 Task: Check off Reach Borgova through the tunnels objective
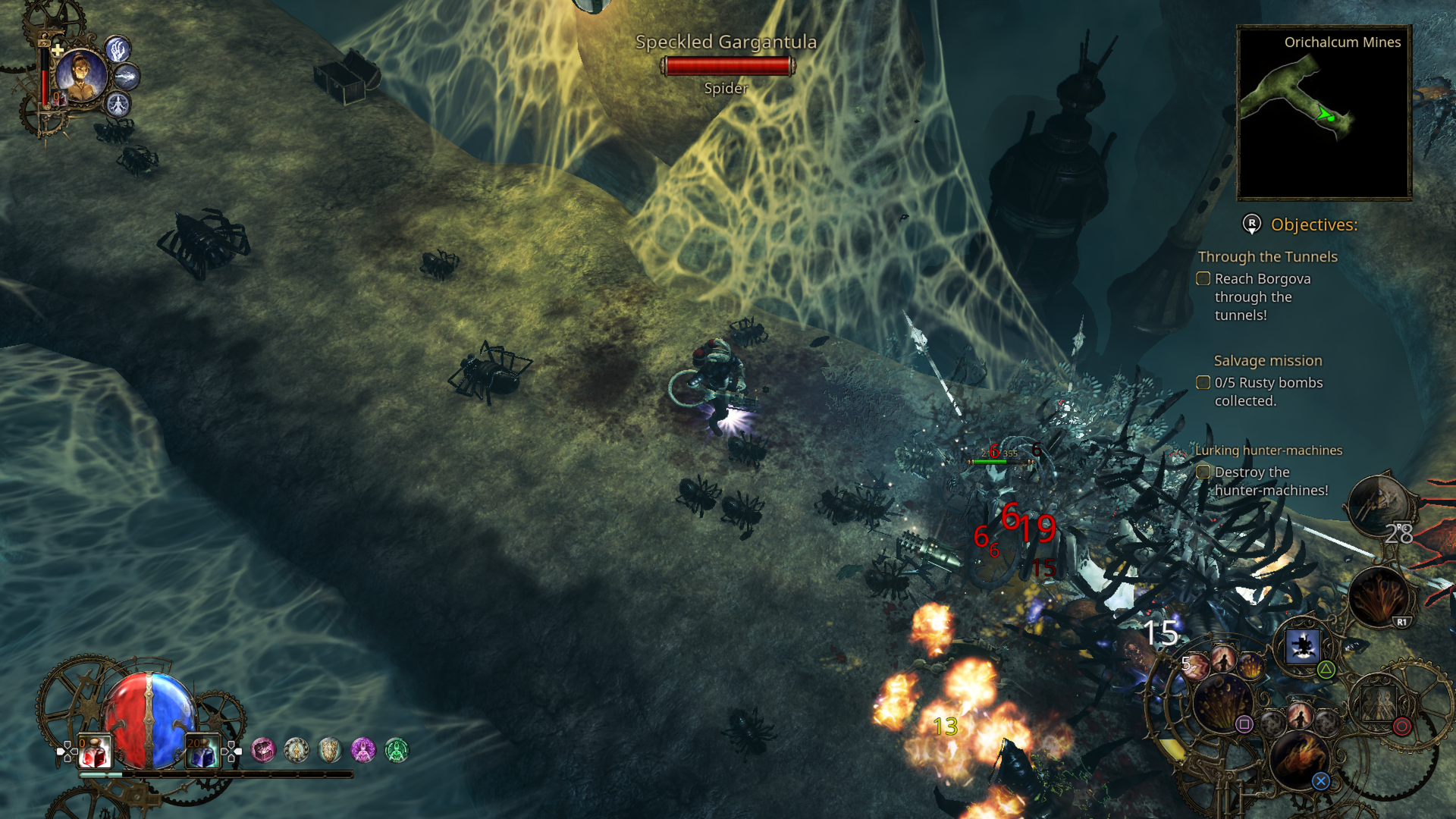[x=1203, y=278]
